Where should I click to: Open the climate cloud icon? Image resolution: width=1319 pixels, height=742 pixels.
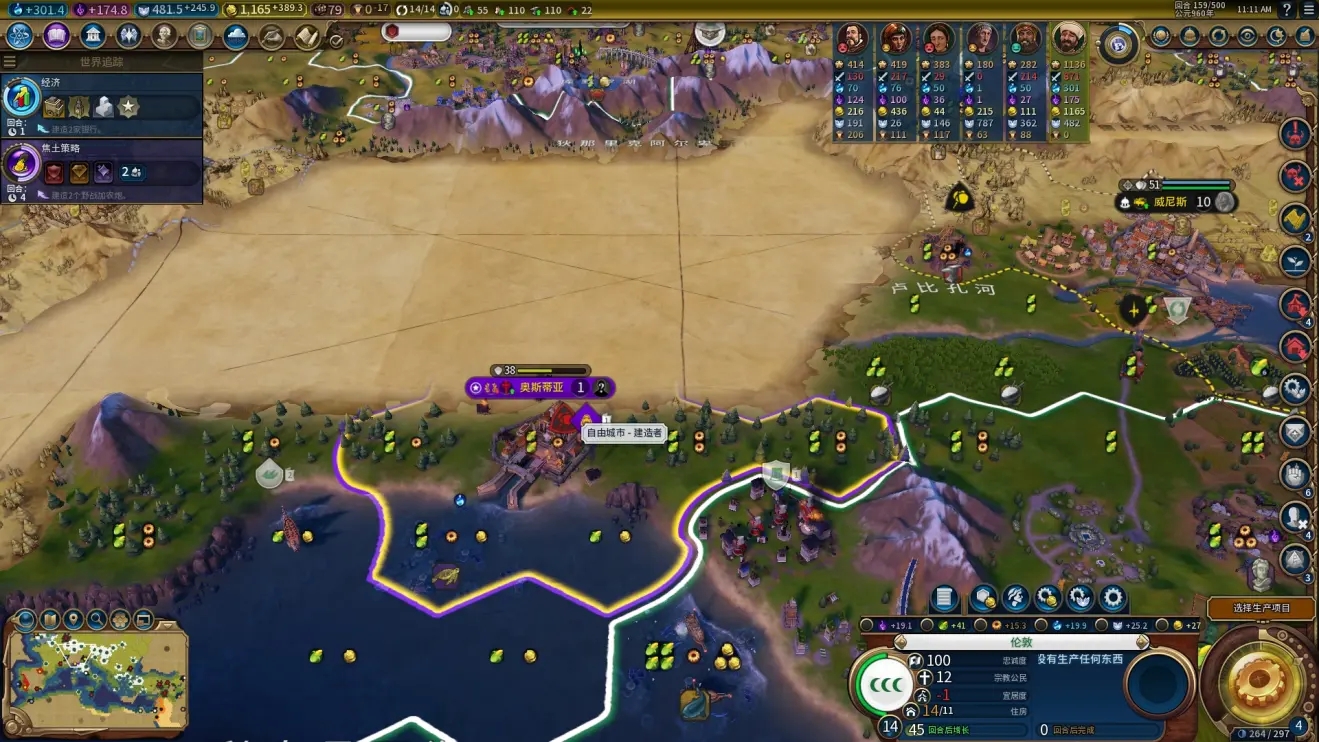pyautogui.click(x=236, y=36)
